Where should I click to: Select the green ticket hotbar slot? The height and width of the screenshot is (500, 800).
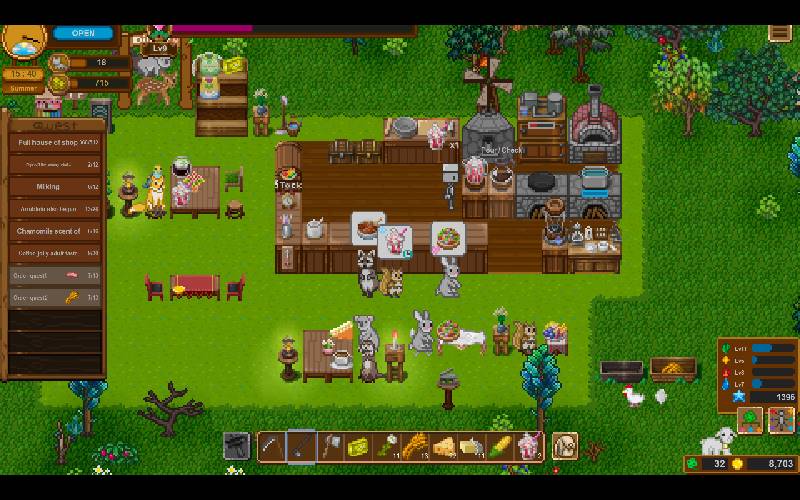358,446
